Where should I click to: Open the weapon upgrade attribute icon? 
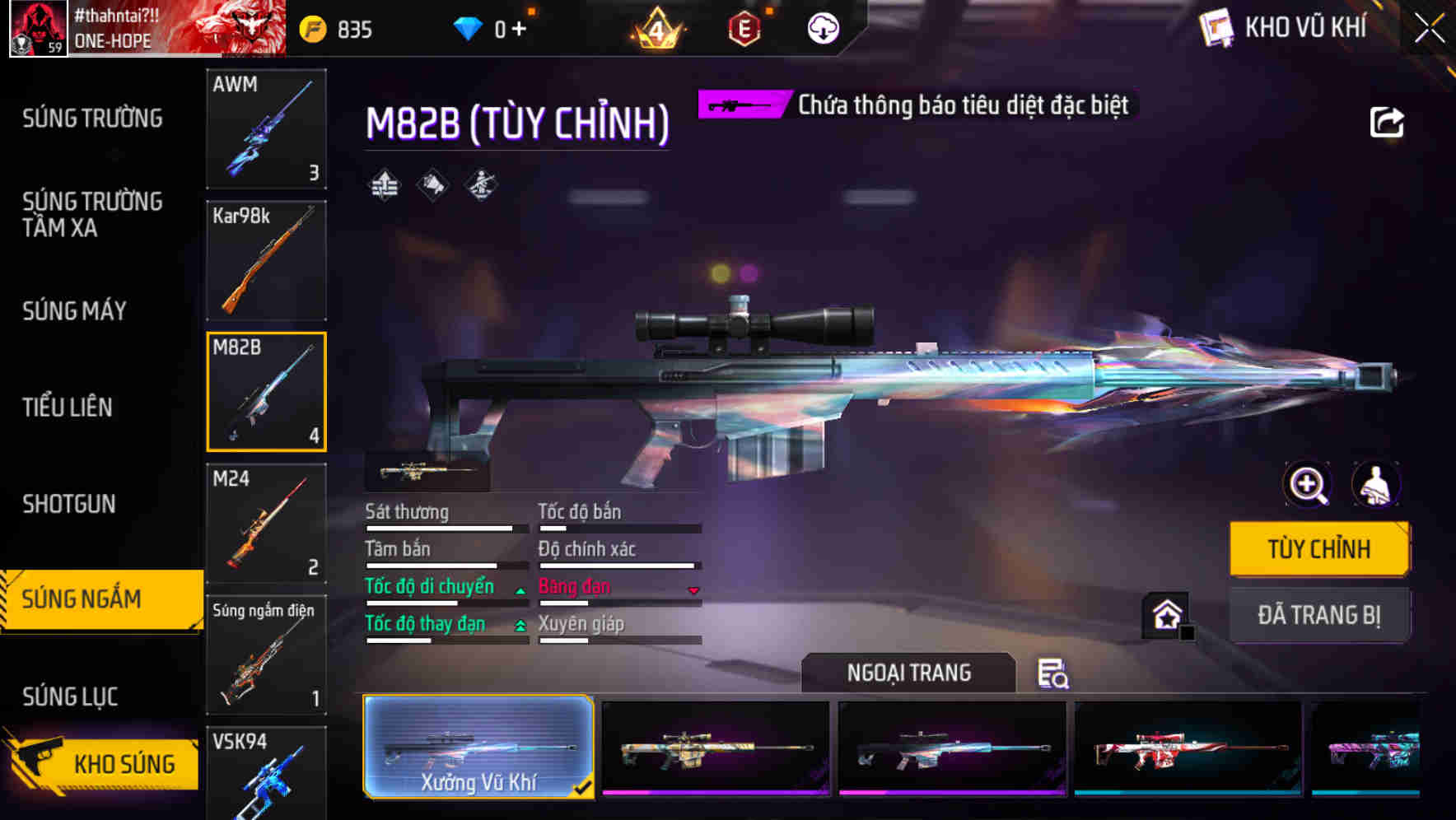(x=383, y=184)
